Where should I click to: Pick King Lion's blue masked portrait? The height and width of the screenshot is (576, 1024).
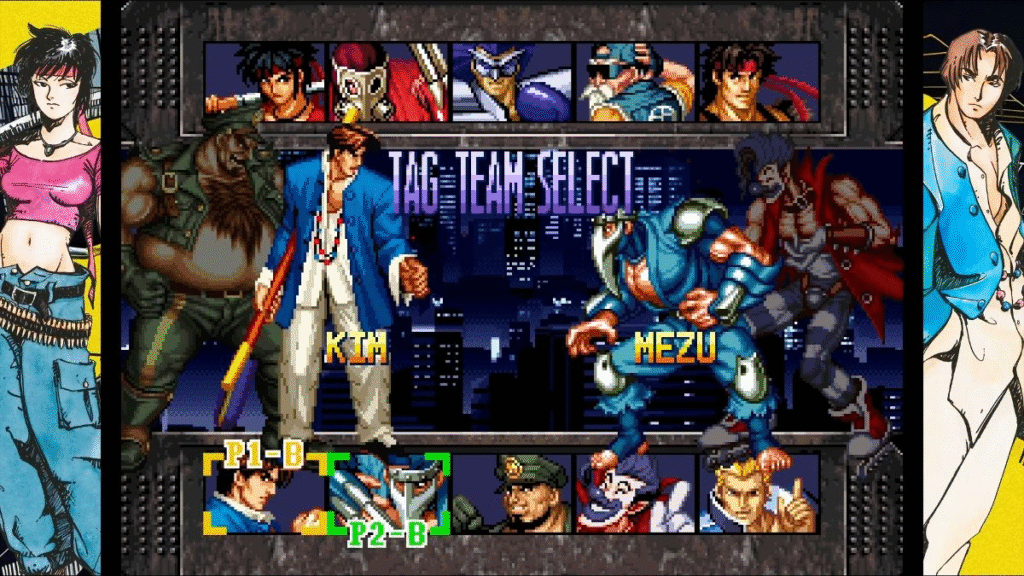click(511, 82)
